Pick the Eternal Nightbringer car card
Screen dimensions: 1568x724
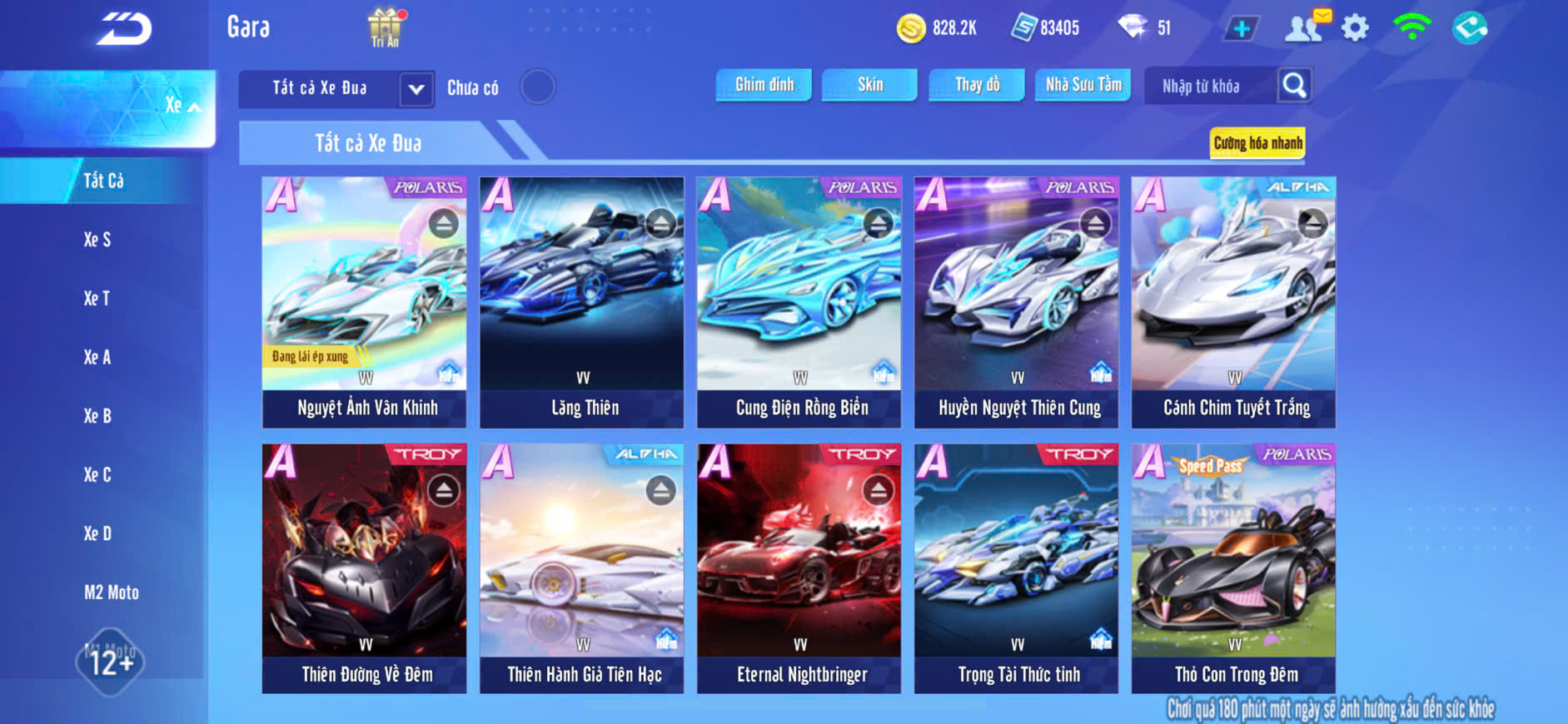point(799,568)
